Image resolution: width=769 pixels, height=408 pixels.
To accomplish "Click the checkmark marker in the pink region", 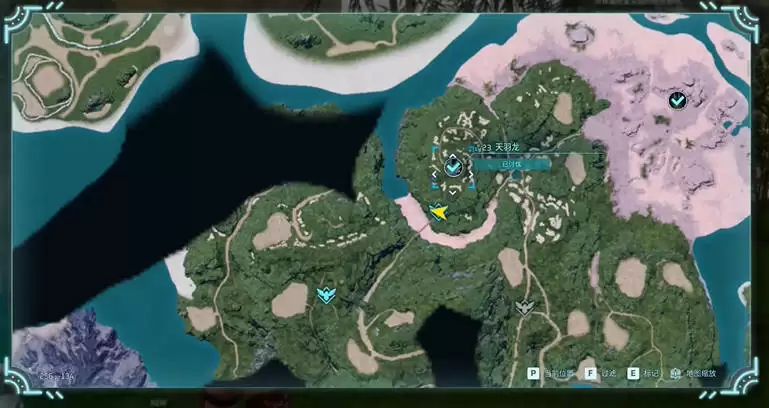I will point(677,100).
